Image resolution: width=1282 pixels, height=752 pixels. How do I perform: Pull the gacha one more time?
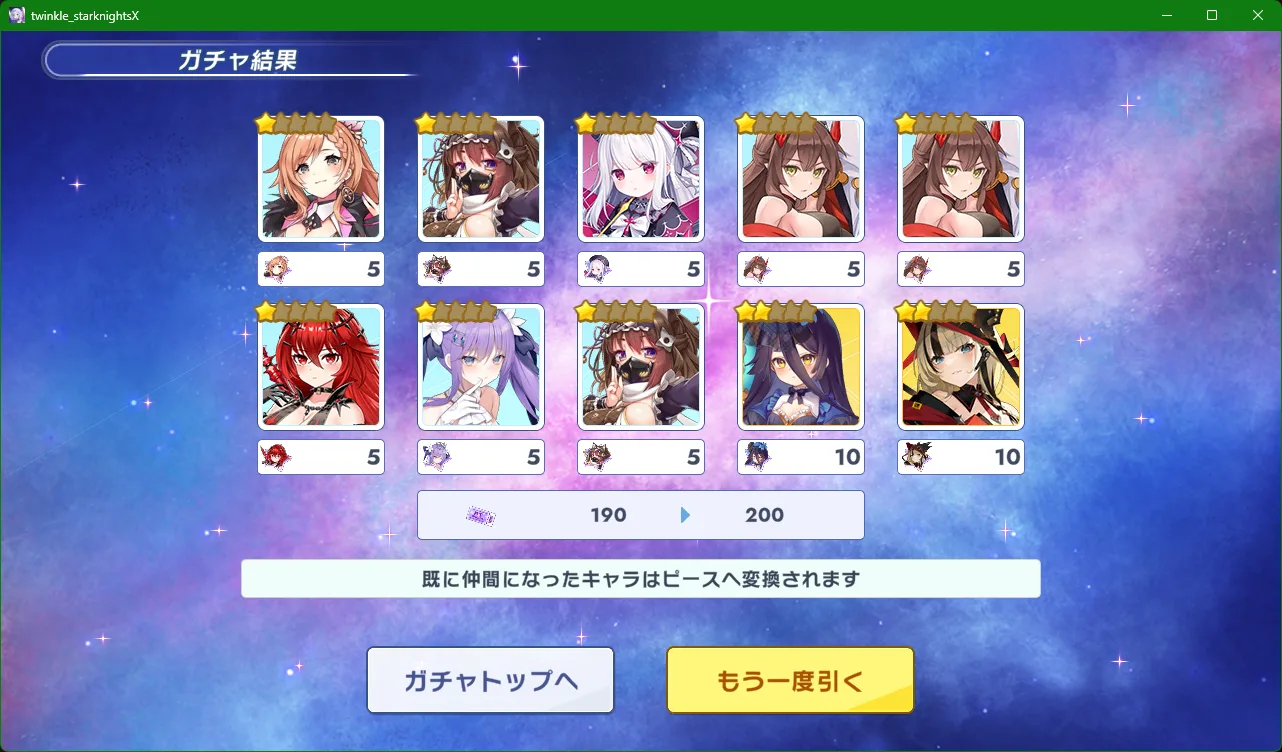click(790, 680)
